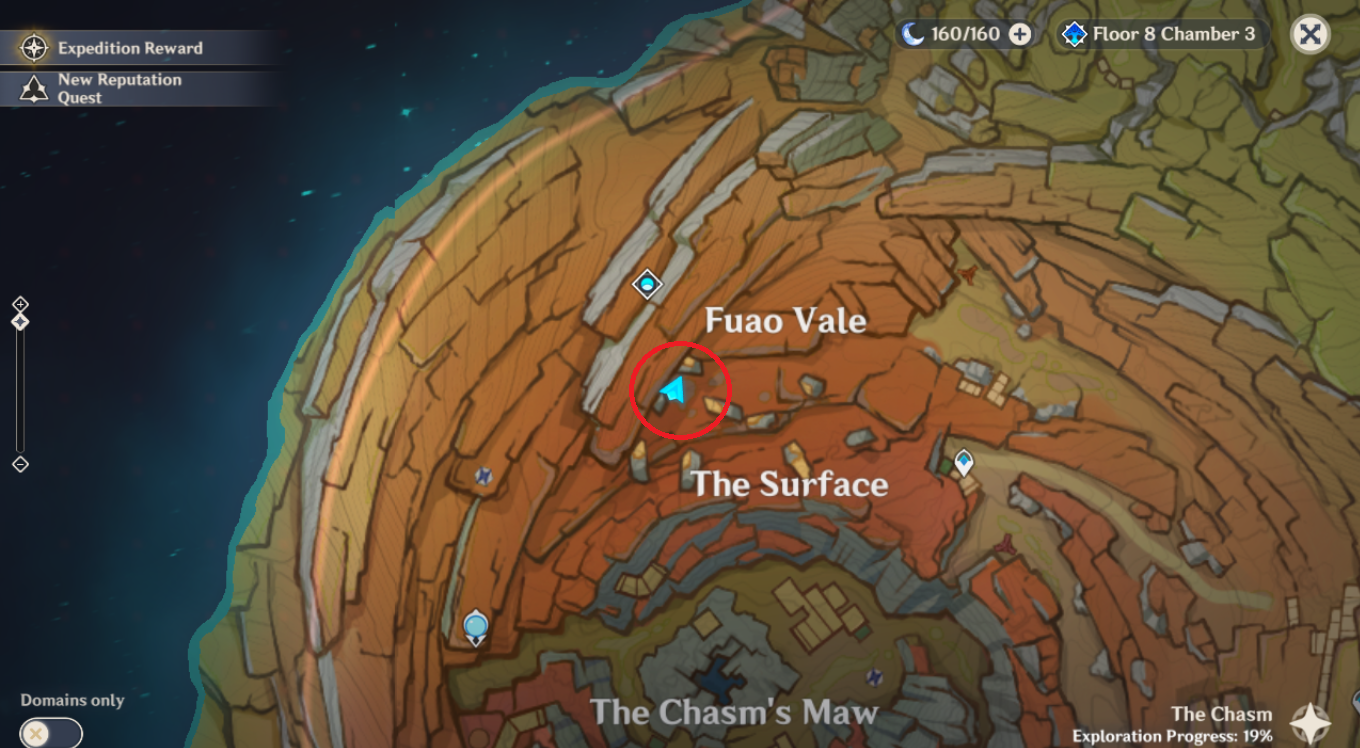The image size is (1360, 748).
Task: Click the New Reputation Quest emblem
Action: (34, 87)
